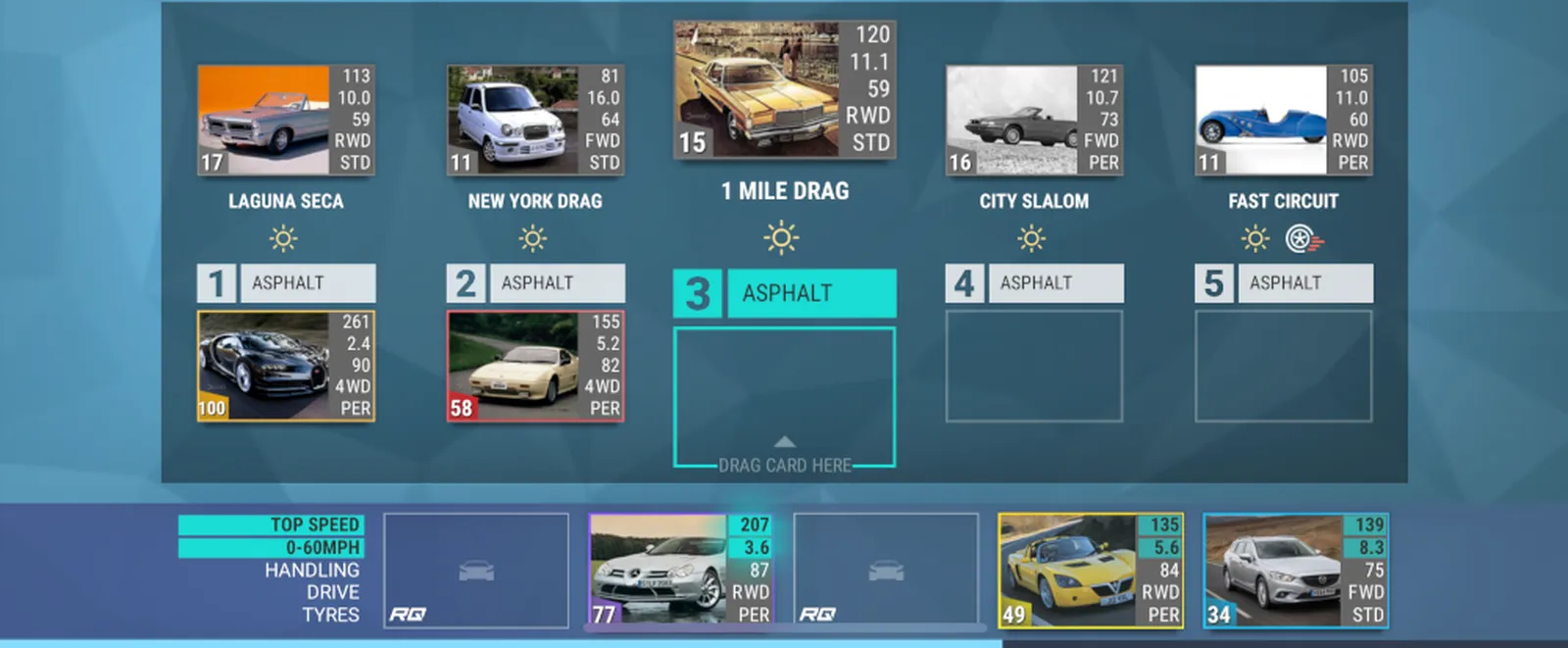Inspect the opponent's New York Drag white car

click(535, 120)
